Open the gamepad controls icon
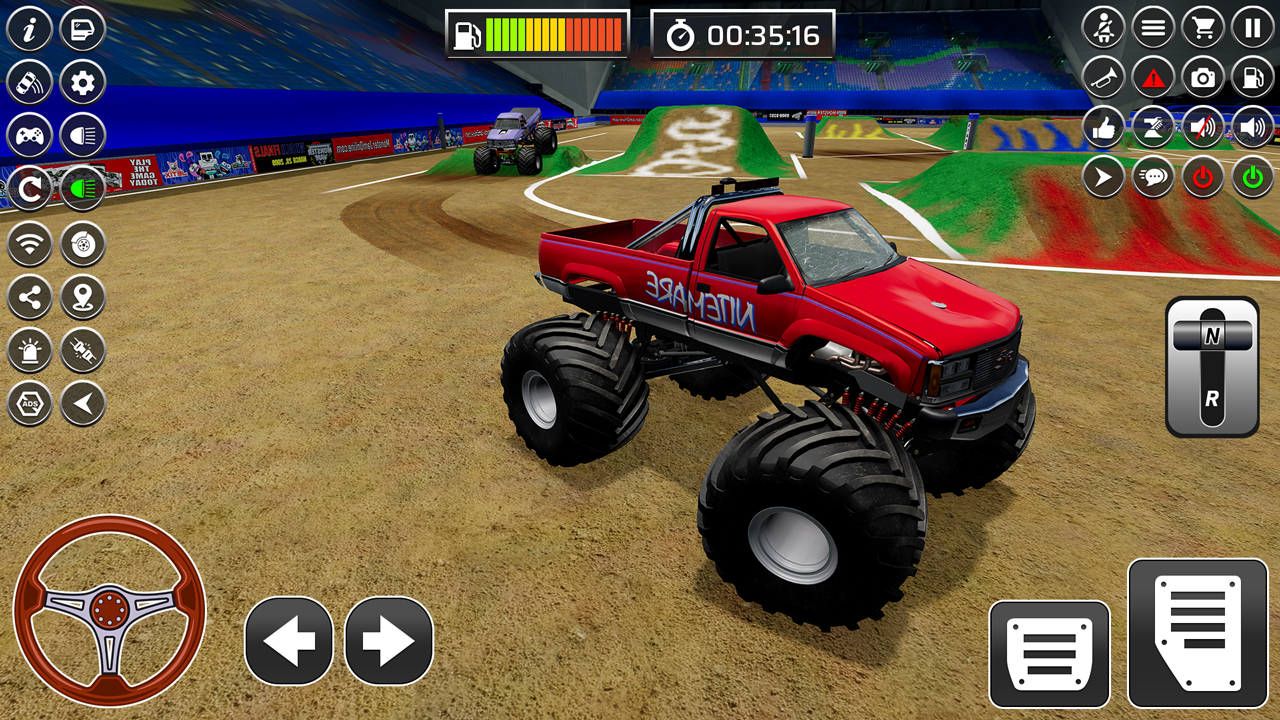The height and width of the screenshot is (720, 1280). coord(28,133)
